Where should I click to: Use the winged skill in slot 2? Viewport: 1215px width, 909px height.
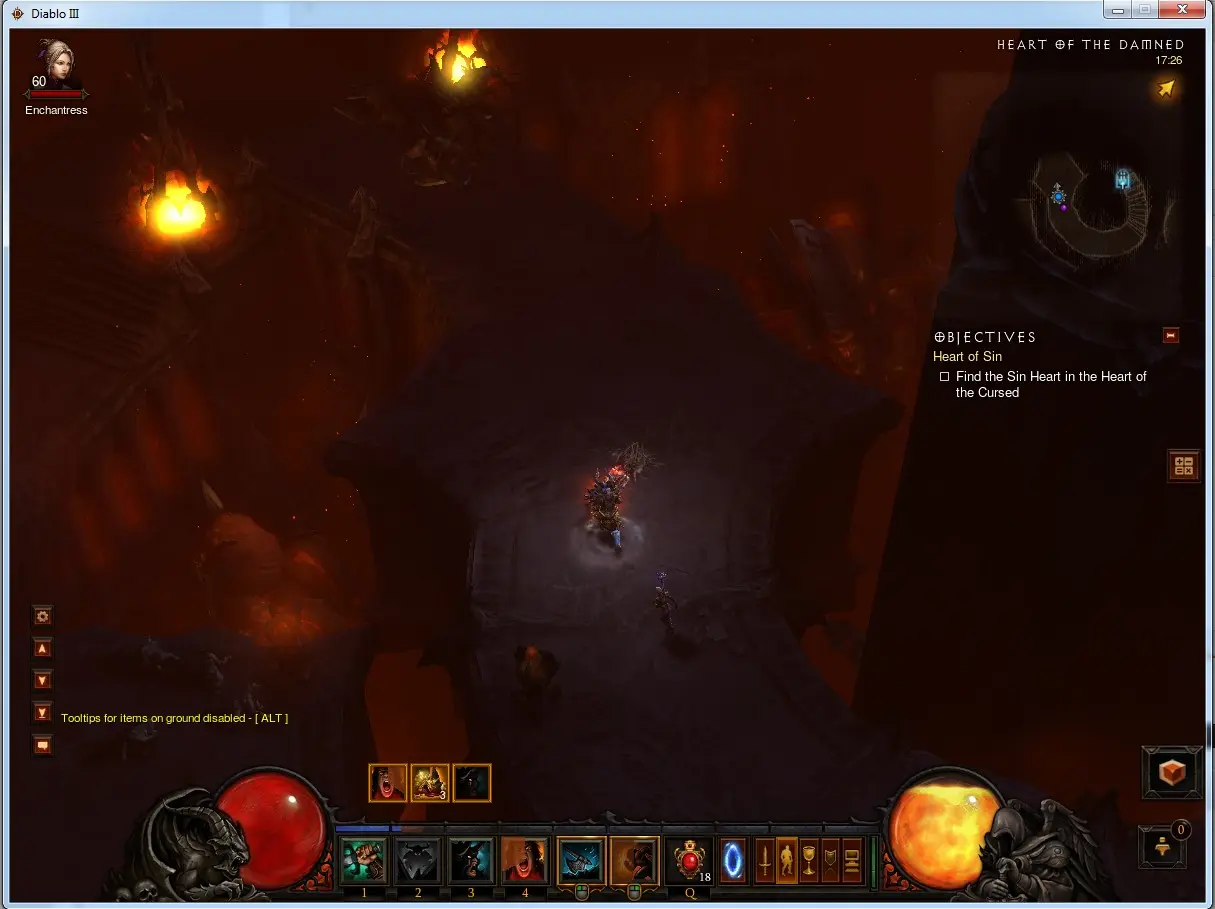coord(417,860)
